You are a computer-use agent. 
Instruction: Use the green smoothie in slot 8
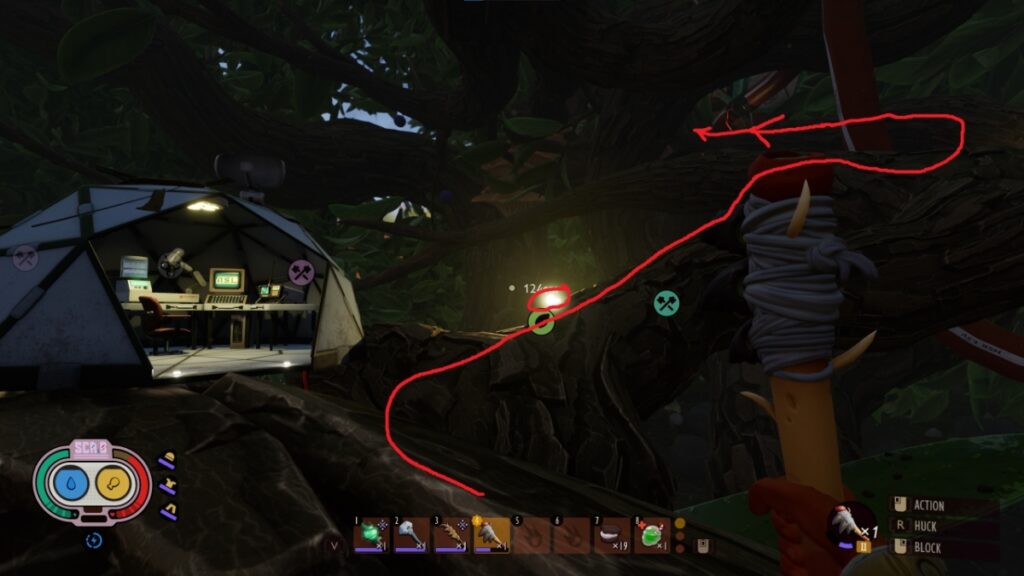tap(651, 535)
